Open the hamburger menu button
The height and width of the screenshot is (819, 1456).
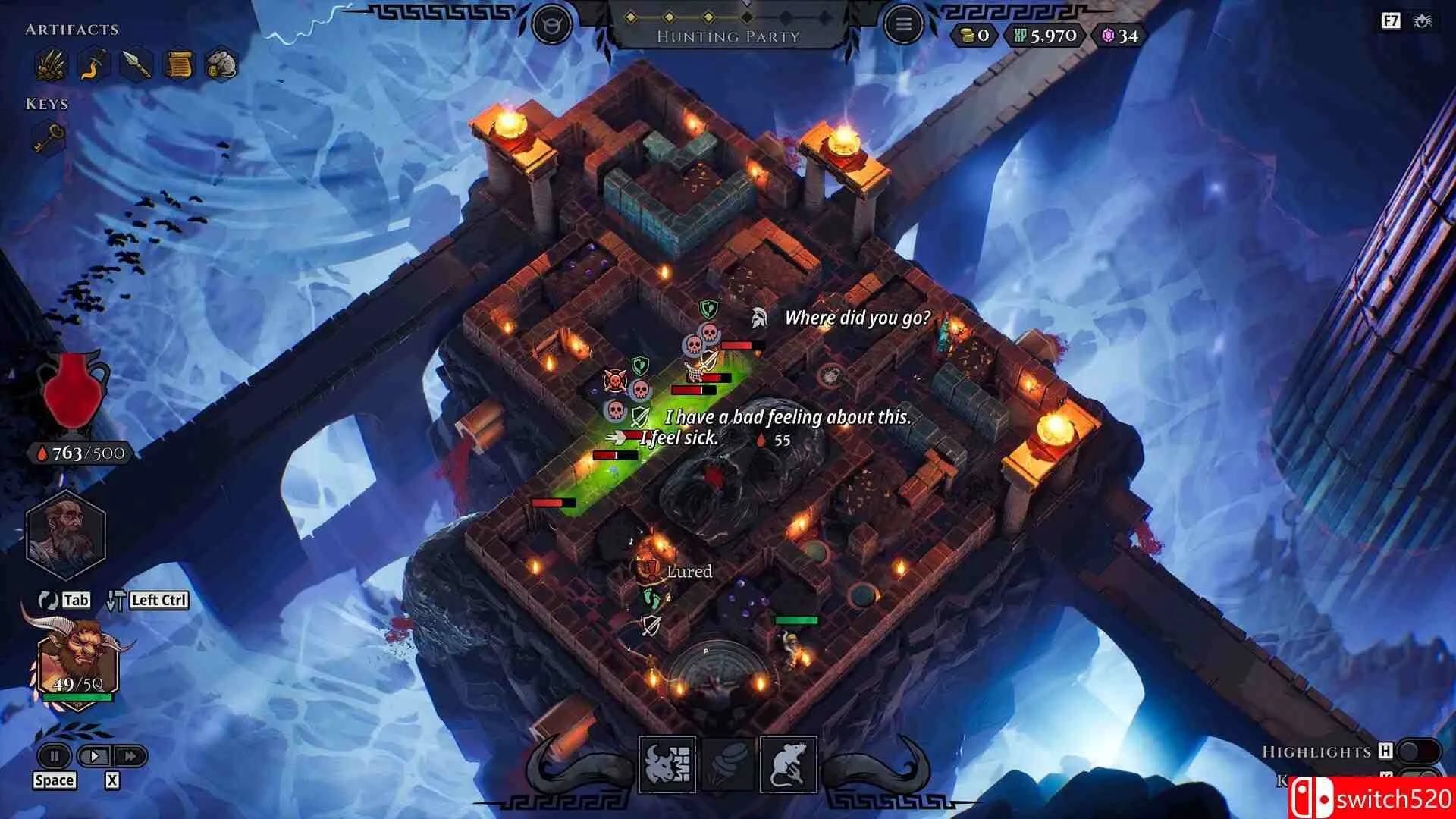click(902, 25)
